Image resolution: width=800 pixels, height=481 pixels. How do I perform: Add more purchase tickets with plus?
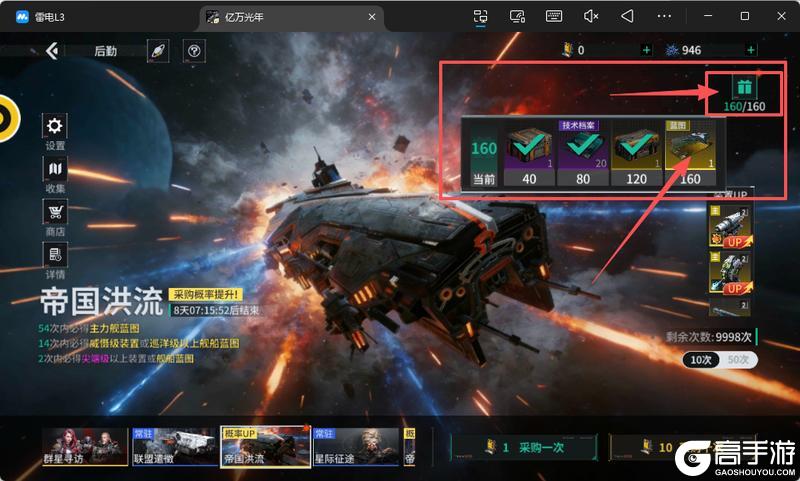tap(645, 50)
